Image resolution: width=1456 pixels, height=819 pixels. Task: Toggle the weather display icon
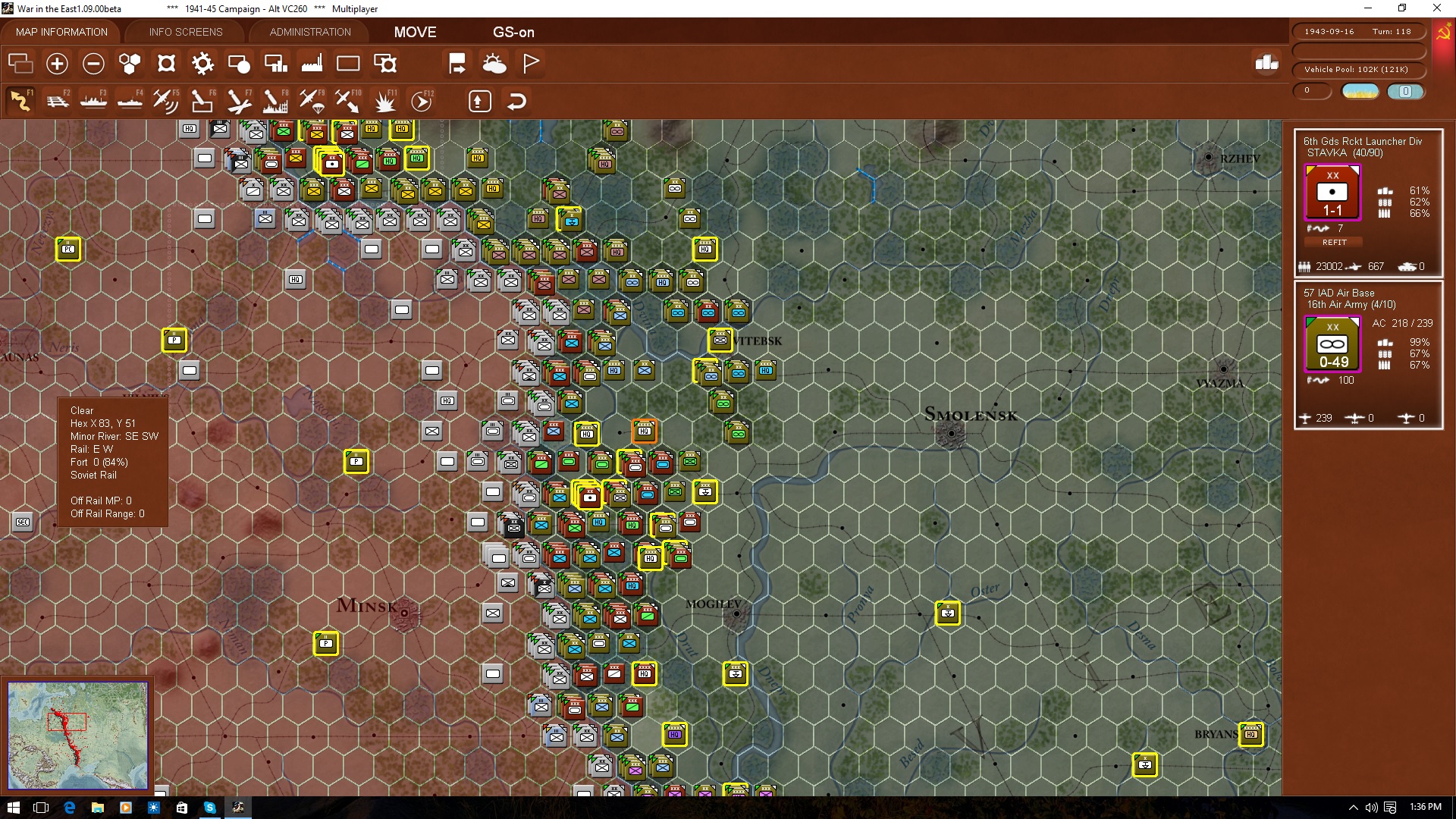coord(495,64)
